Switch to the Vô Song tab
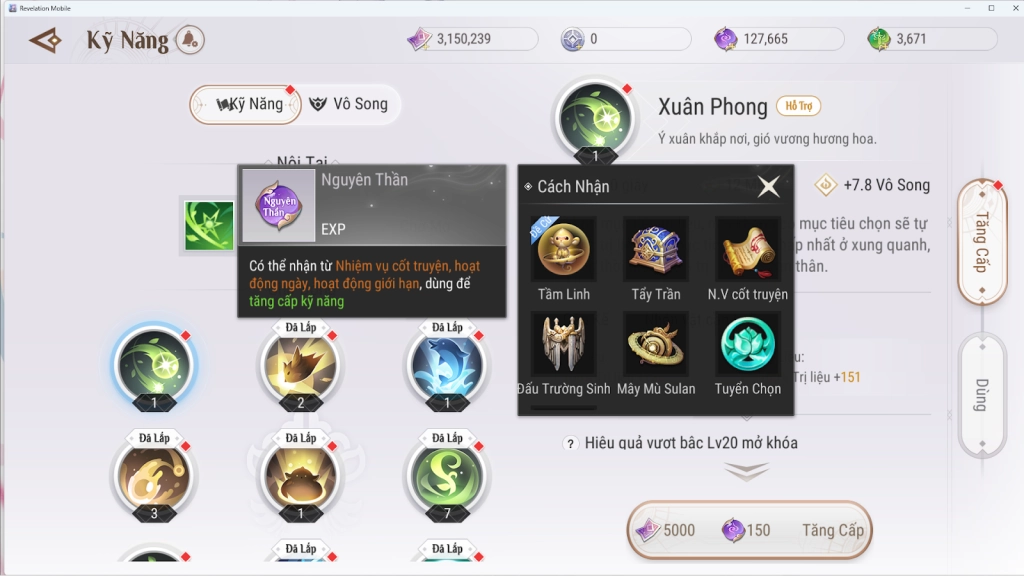The width and height of the screenshot is (1024, 576). pos(348,104)
